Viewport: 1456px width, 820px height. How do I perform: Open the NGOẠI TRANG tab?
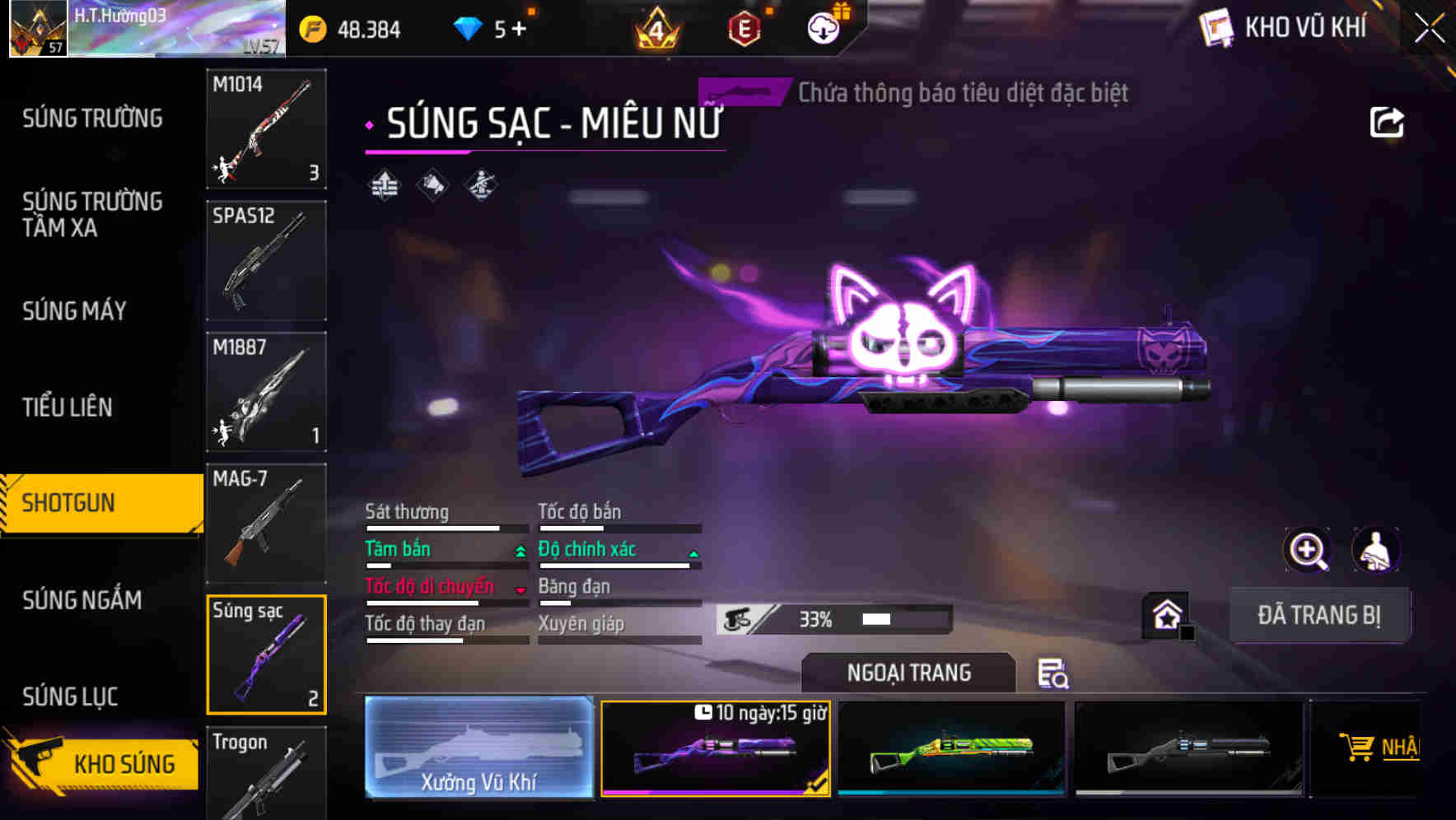click(x=908, y=673)
